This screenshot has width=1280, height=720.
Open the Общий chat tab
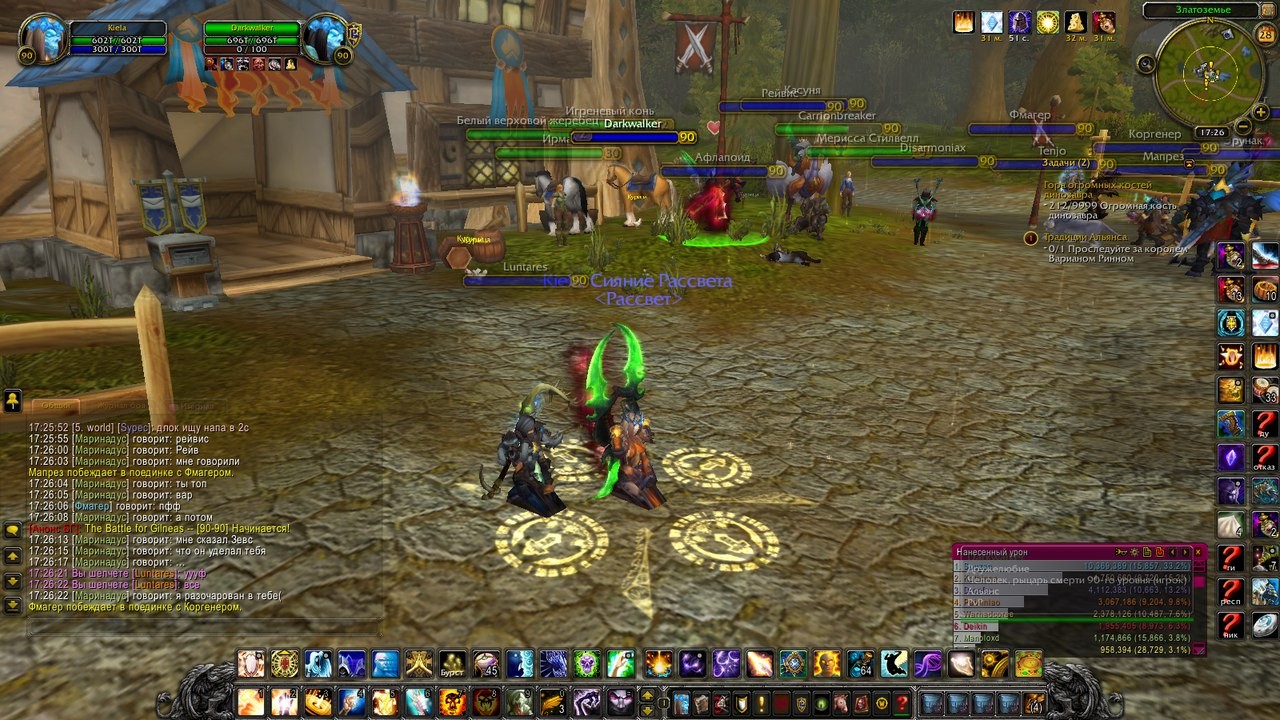(56, 406)
